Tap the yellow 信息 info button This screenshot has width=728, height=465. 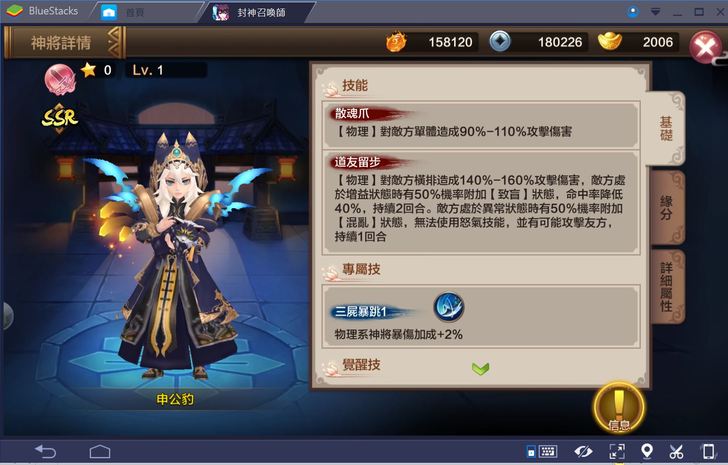tap(618, 406)
